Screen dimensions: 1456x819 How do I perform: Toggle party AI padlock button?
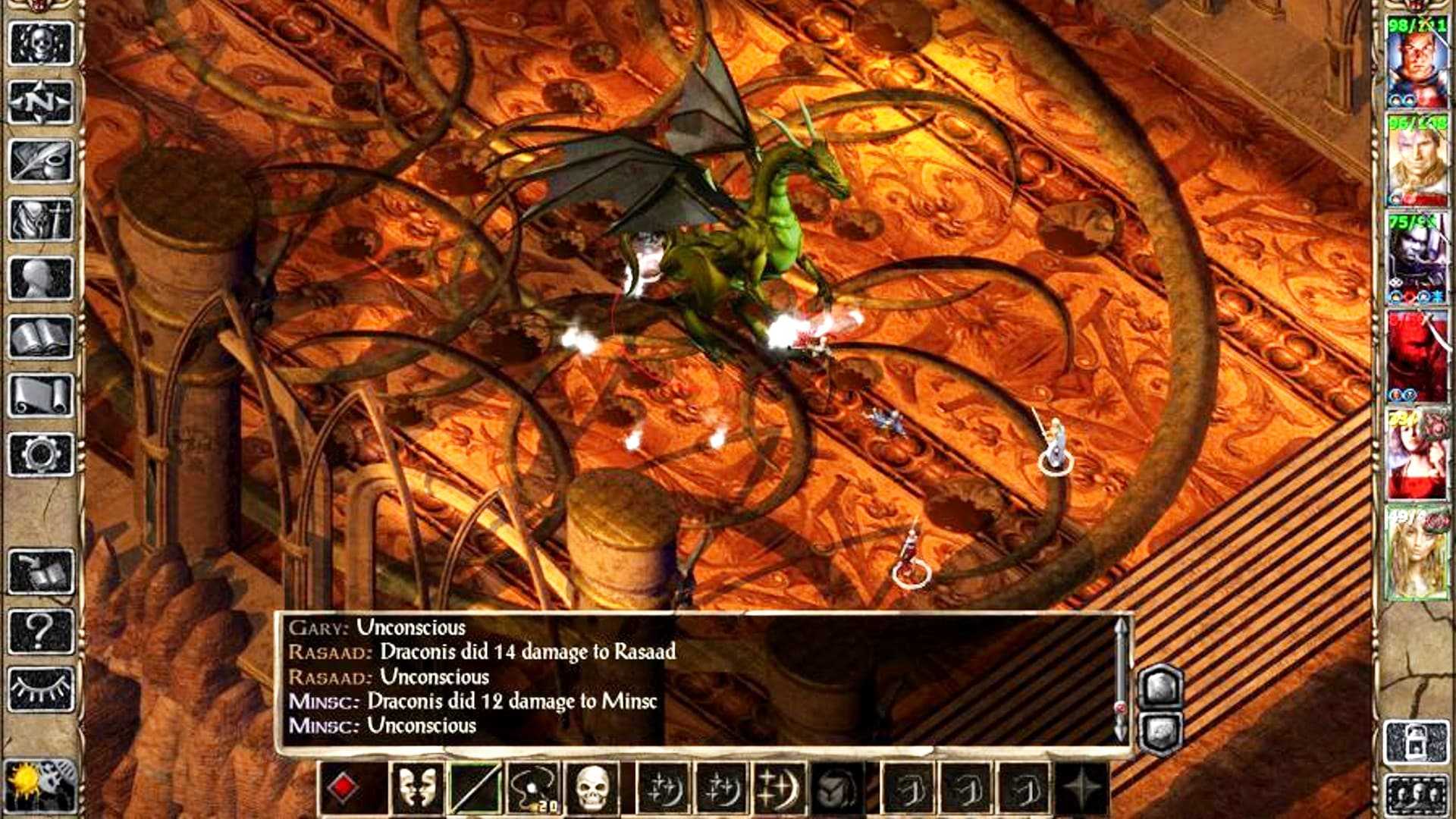pos(1416,742)
